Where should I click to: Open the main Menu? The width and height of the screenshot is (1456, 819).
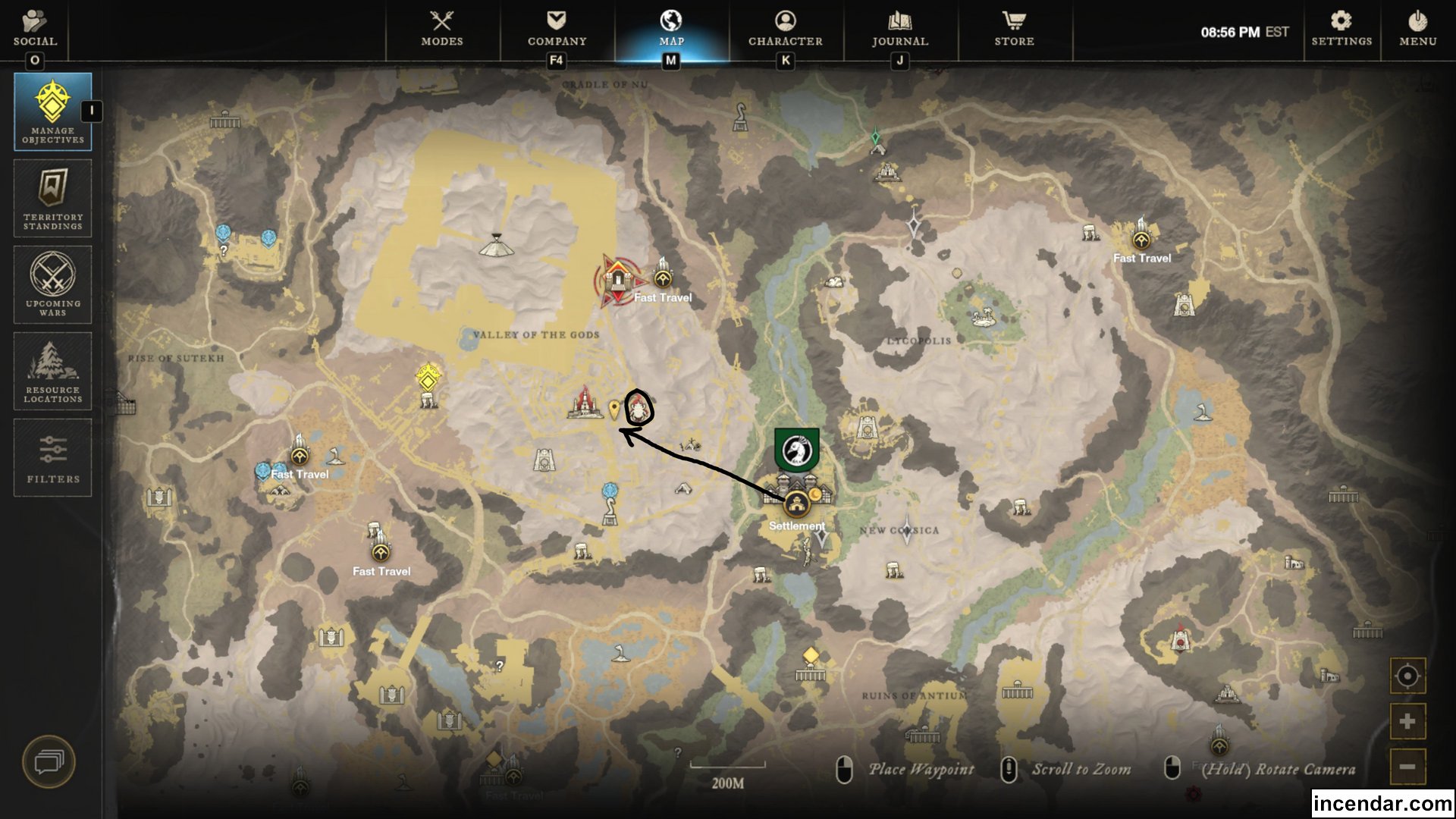1417,30
